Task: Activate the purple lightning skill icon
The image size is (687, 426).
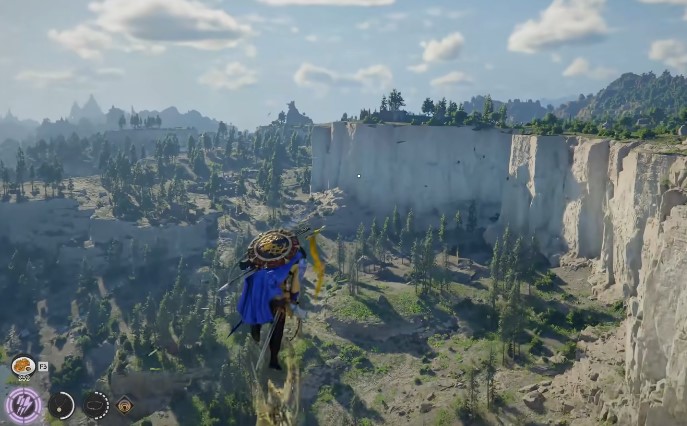Action: tap(23, 405)
